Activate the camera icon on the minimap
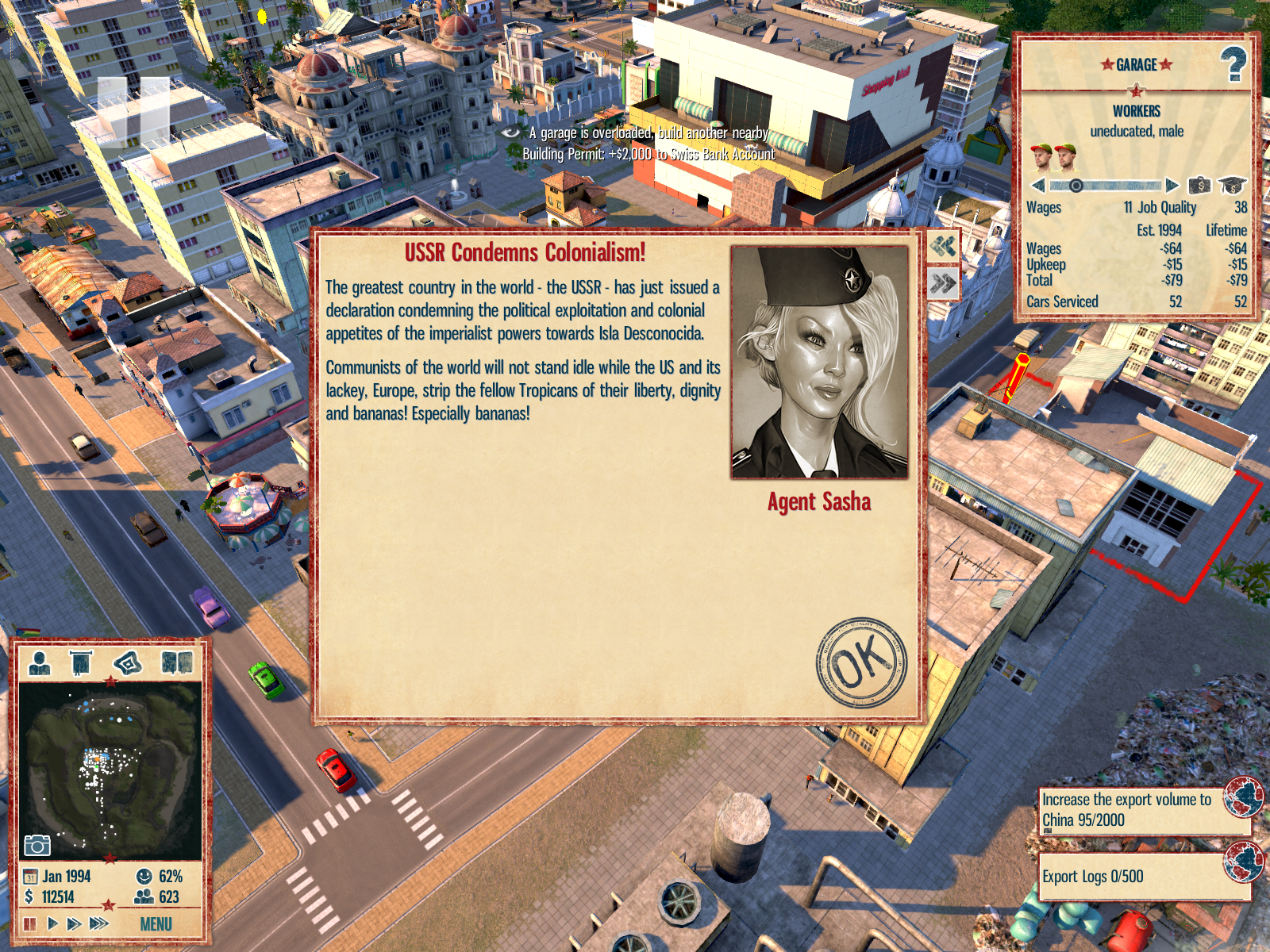The image size is (1270, 952). (37, 845)
